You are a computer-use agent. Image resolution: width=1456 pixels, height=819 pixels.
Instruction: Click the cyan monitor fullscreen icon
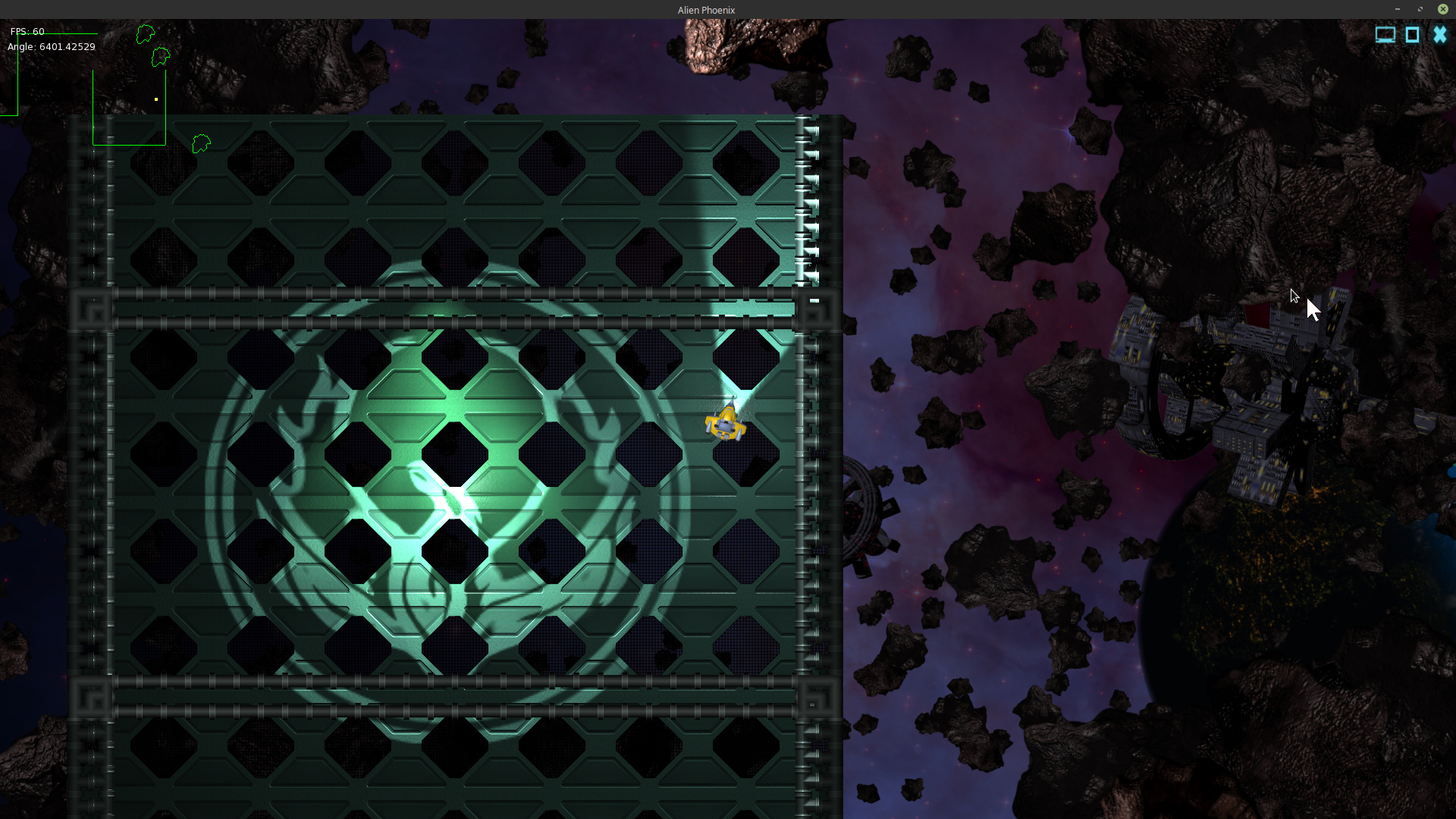1385,35
